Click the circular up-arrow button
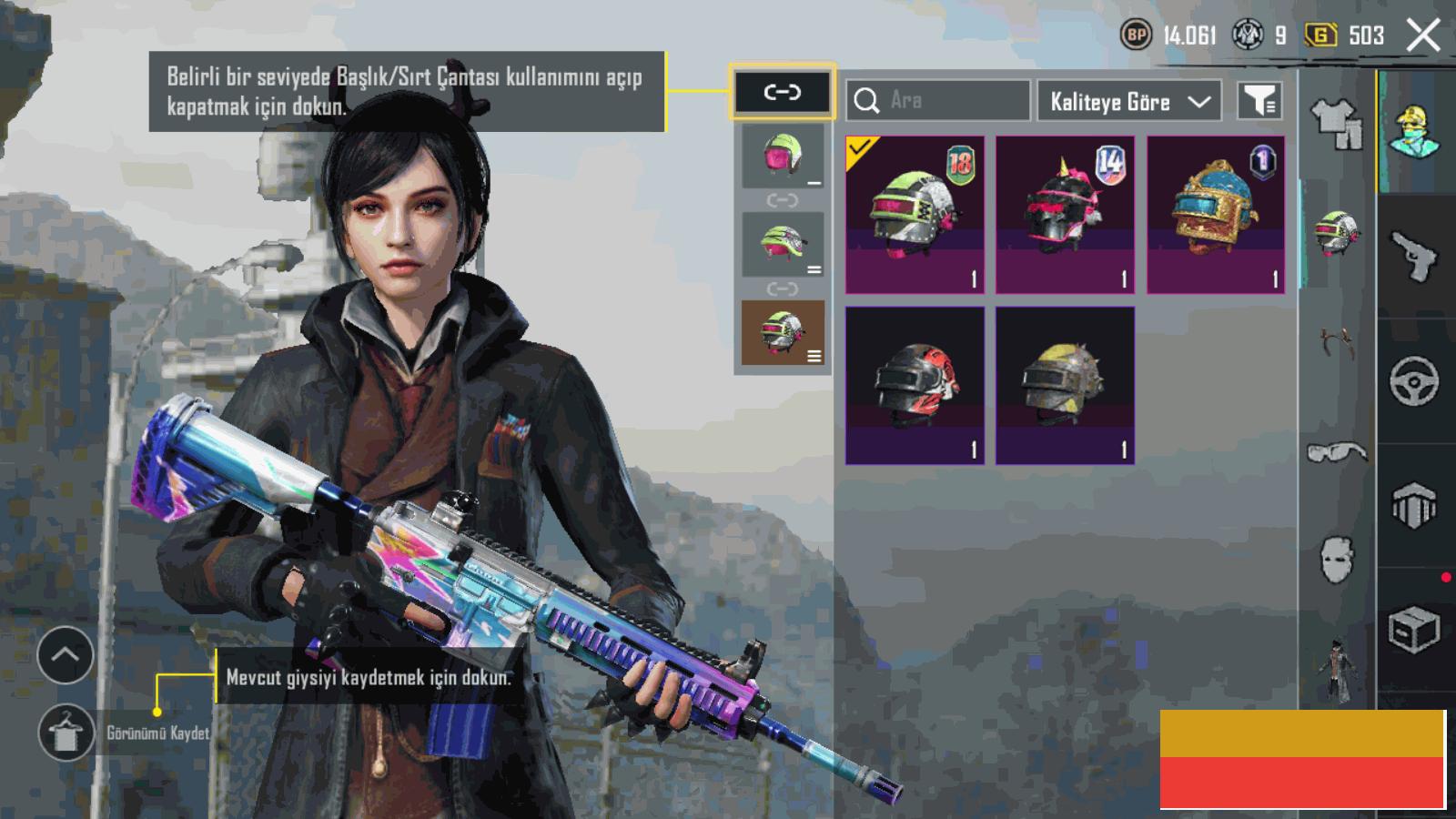The image size is (1456, 819). (66, 655)
